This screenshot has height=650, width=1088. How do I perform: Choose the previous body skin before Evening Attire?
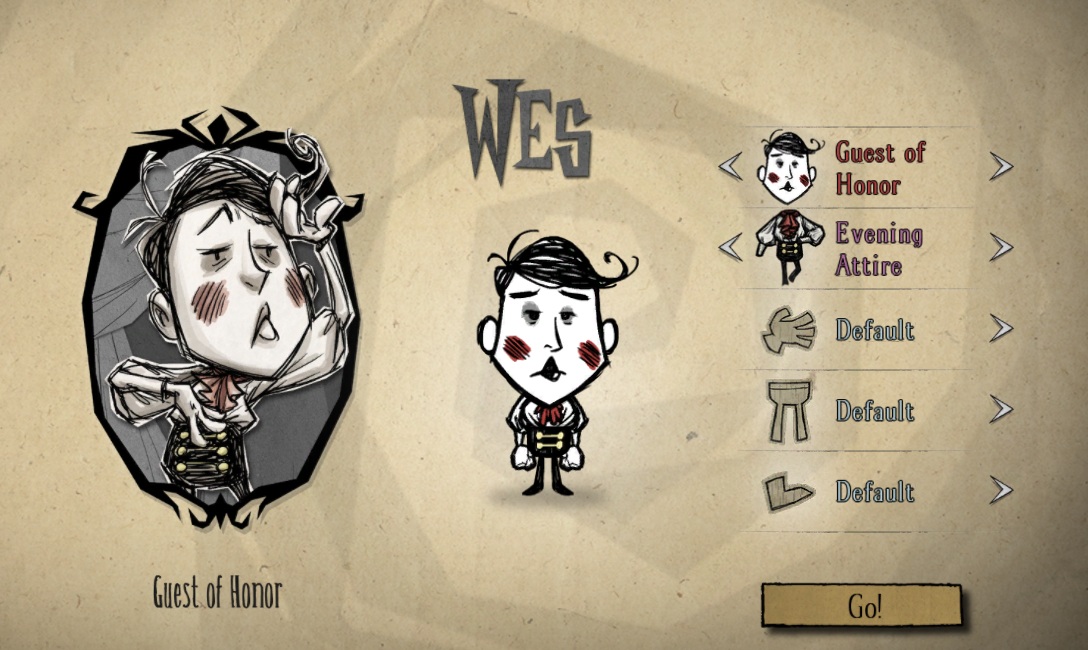point(731,247)
